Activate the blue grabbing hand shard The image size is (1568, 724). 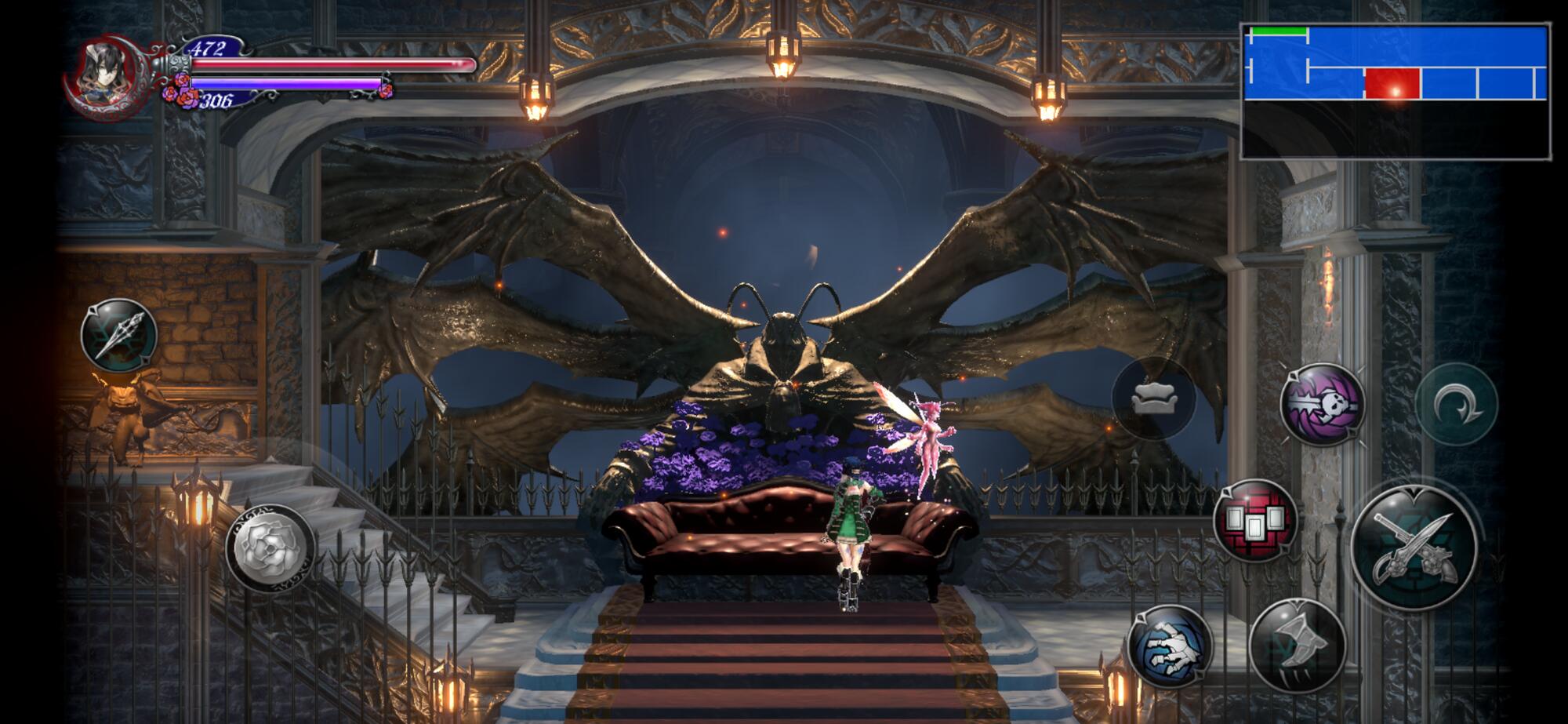[x=1170, y=648]
